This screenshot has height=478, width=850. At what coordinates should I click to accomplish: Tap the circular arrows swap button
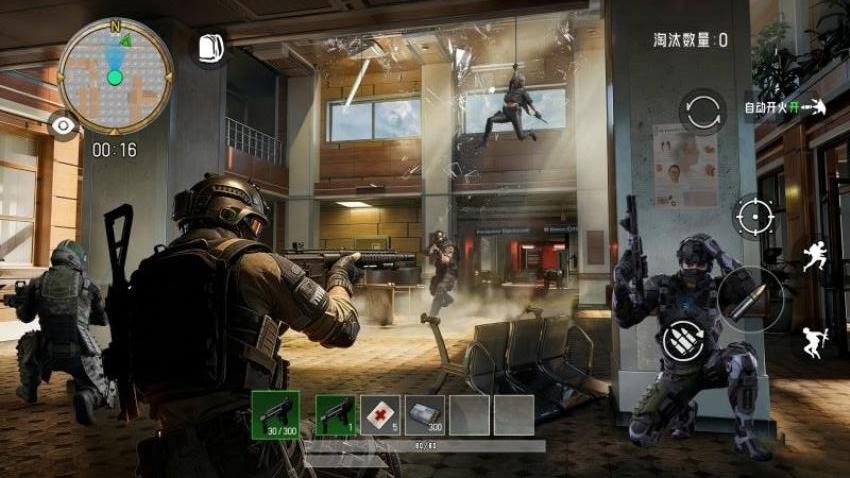[702, 111]
